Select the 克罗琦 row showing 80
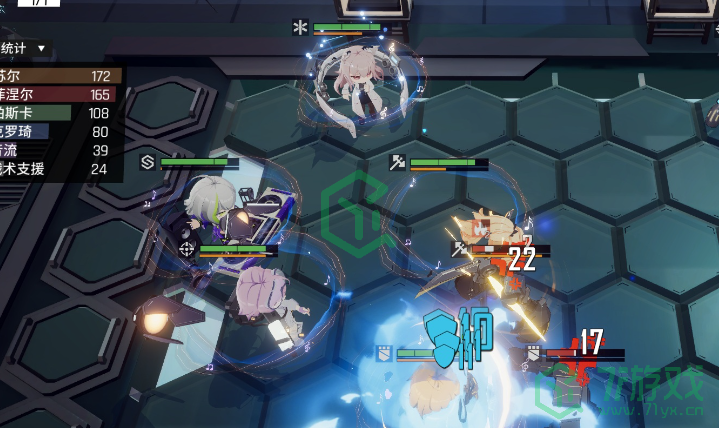The image size is (719, 428). [58, 132]
